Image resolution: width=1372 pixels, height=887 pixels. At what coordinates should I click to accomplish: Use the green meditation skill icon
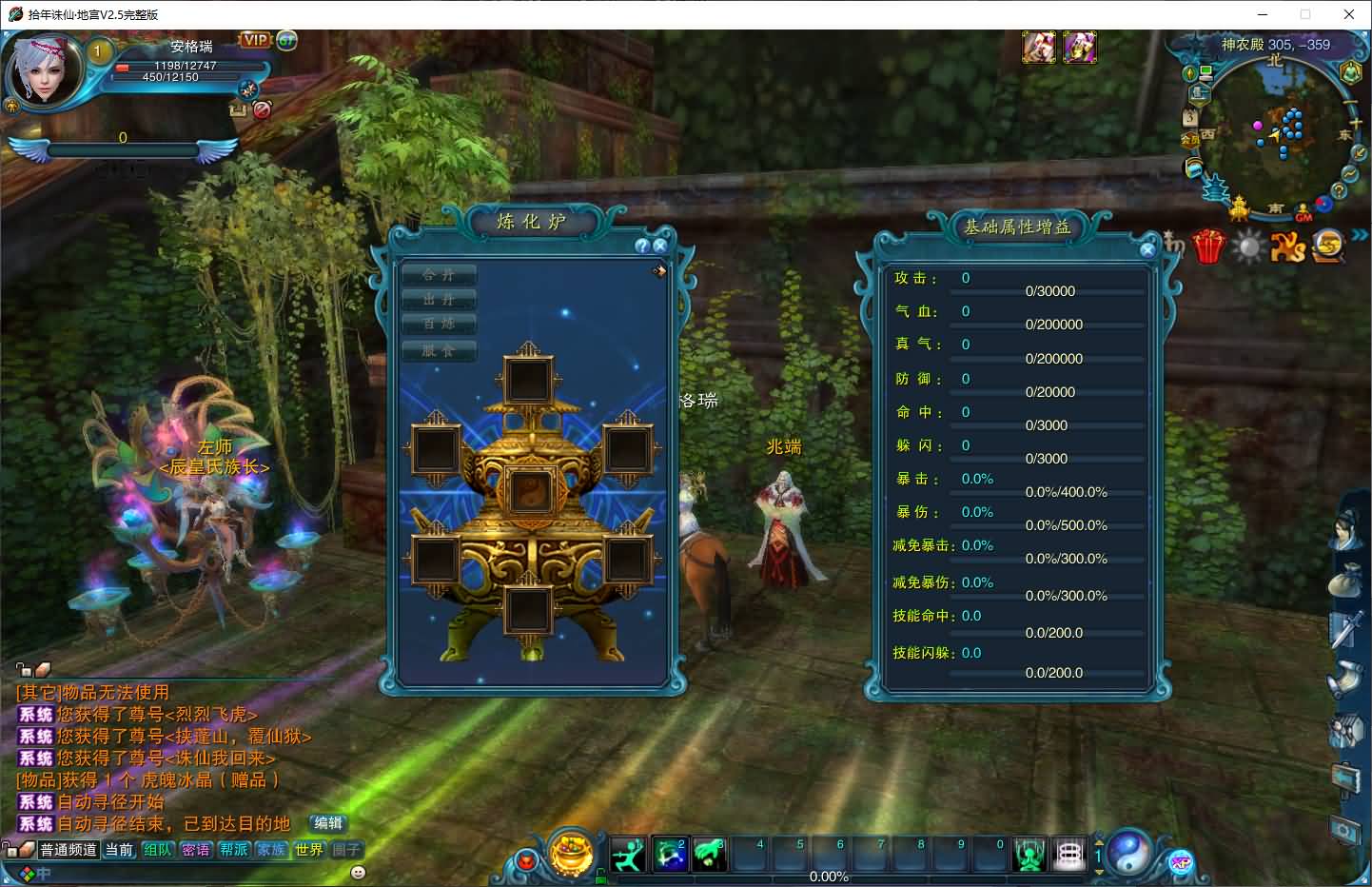[1029, 855]
